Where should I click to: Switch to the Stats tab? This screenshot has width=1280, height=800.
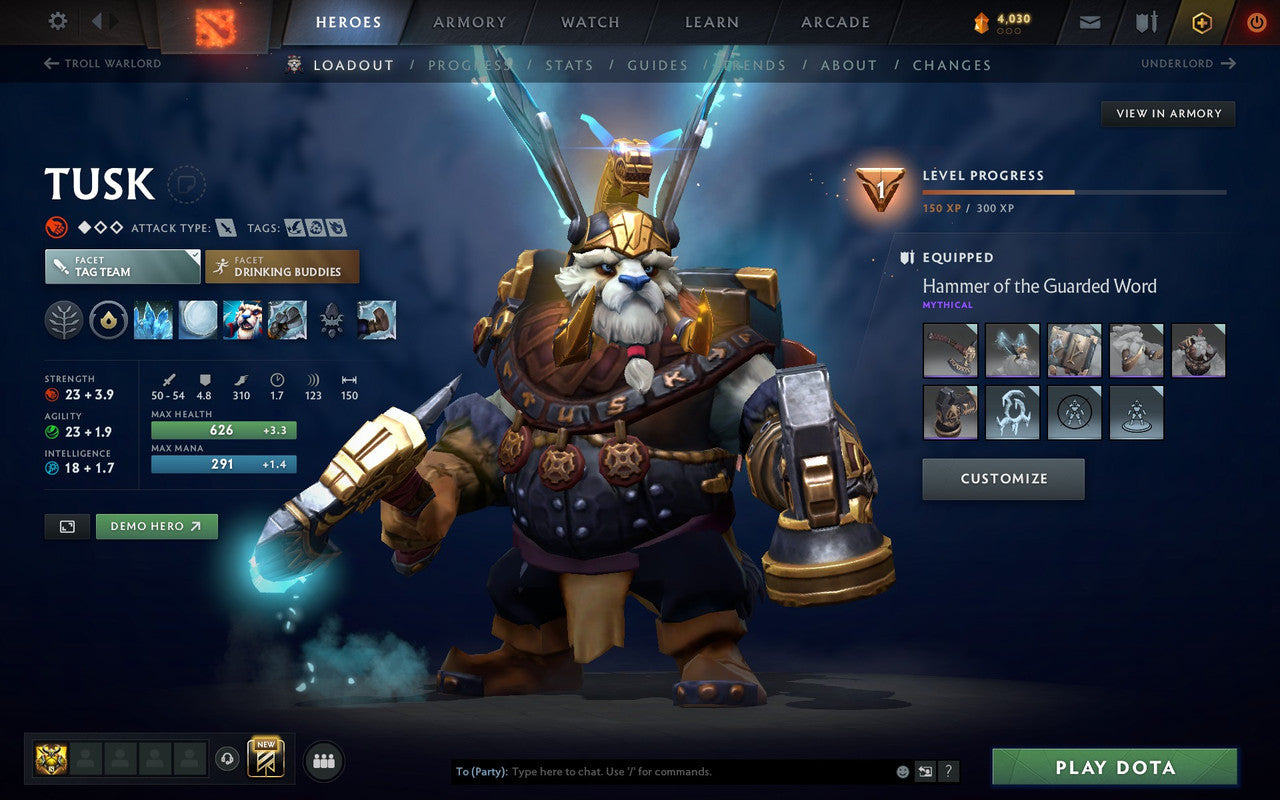pyautogui.click(x=569, y=65)
